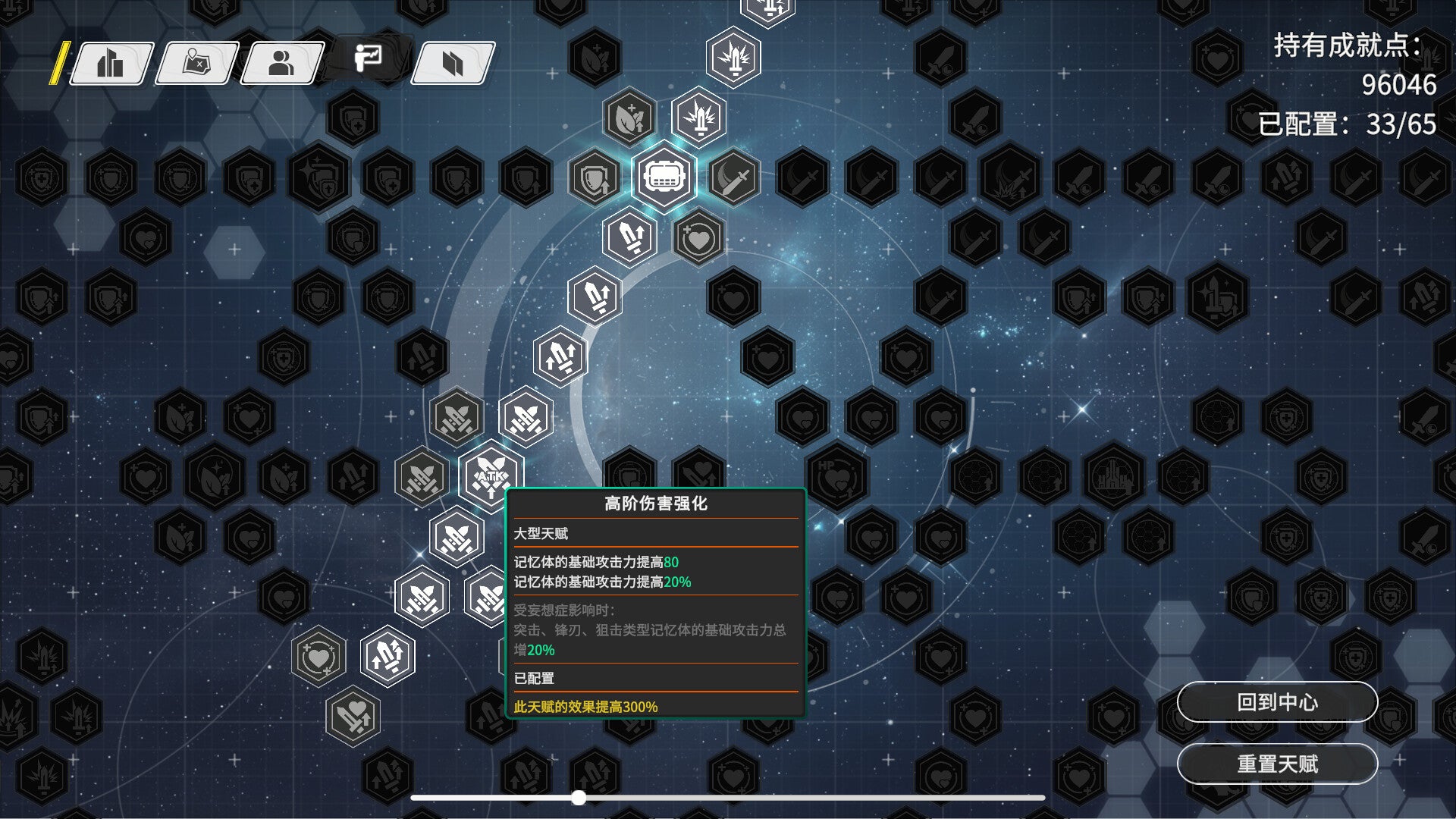Viewport: 1456px width, 819px height.
Task: Open the characters tab with people icon
Action: (x=281, y=63)
